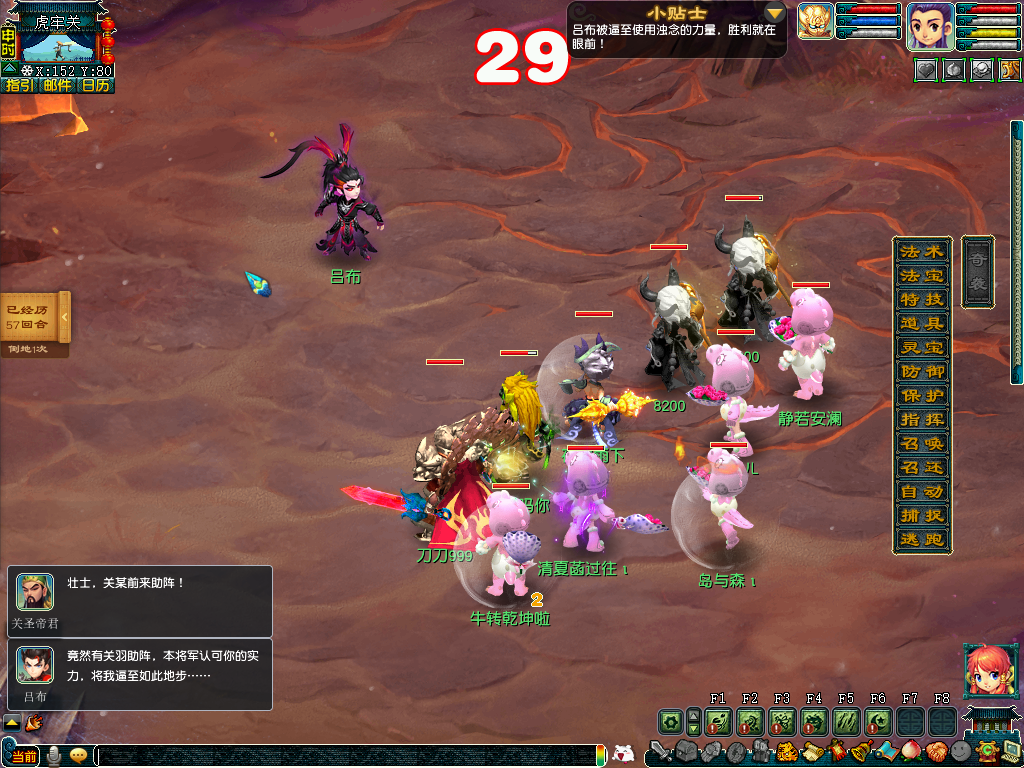Open the 指引 (Guide) button
Viewport: 1024px width, 768px height.
click(x=19, y=86)
